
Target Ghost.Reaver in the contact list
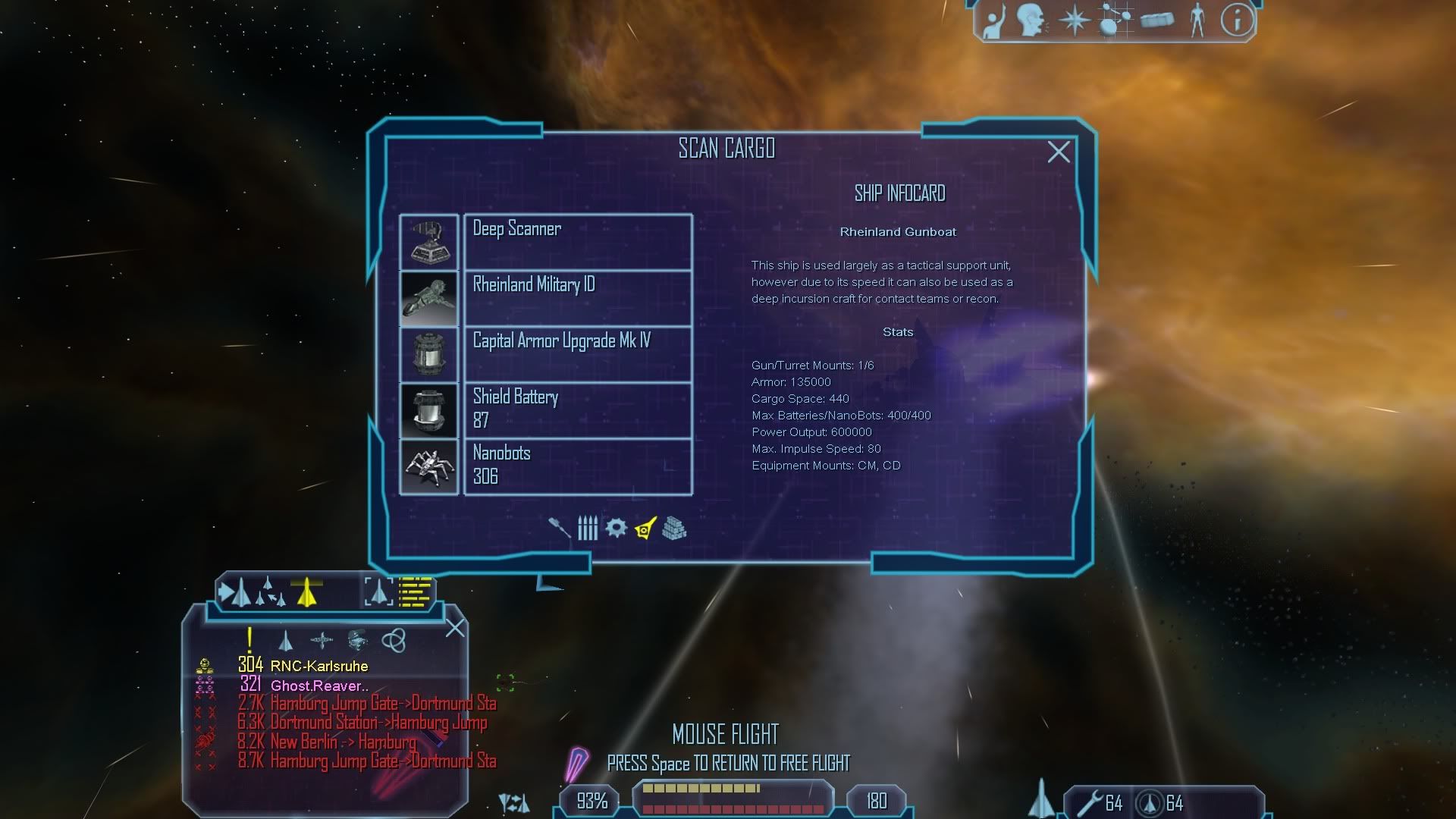point(318,686)
